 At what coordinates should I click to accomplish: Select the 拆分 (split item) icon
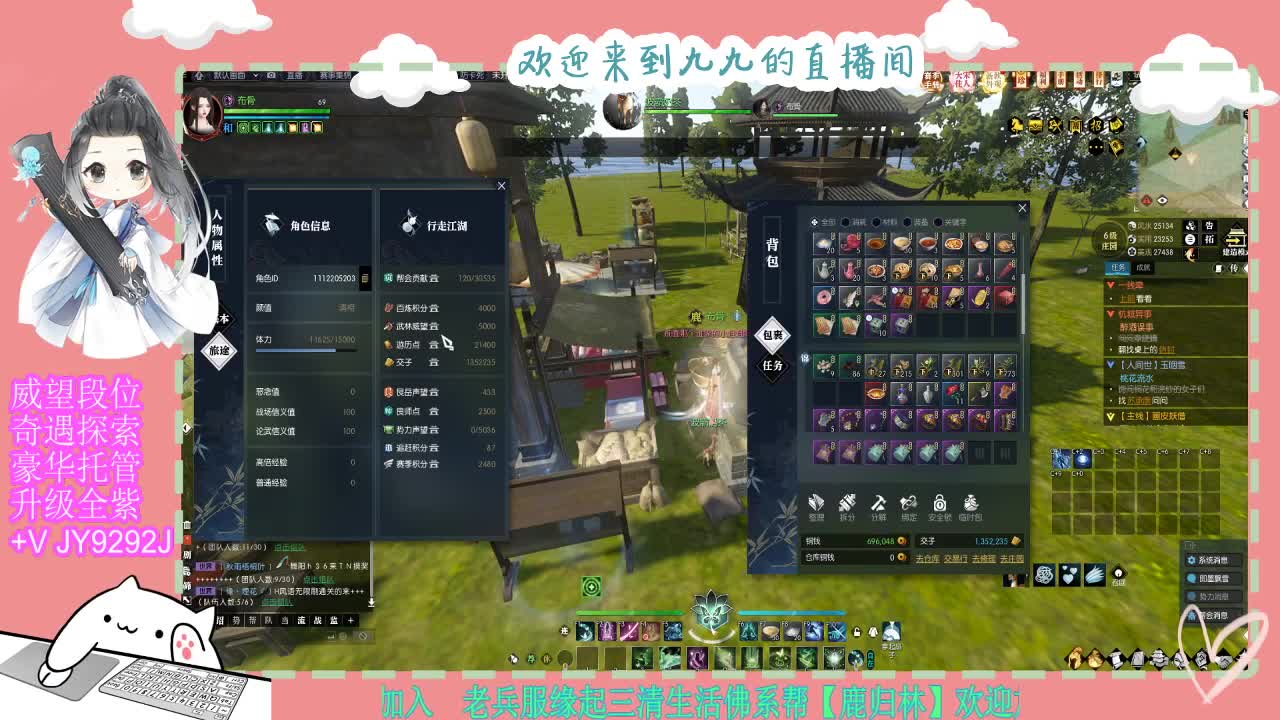coord(848,504)
